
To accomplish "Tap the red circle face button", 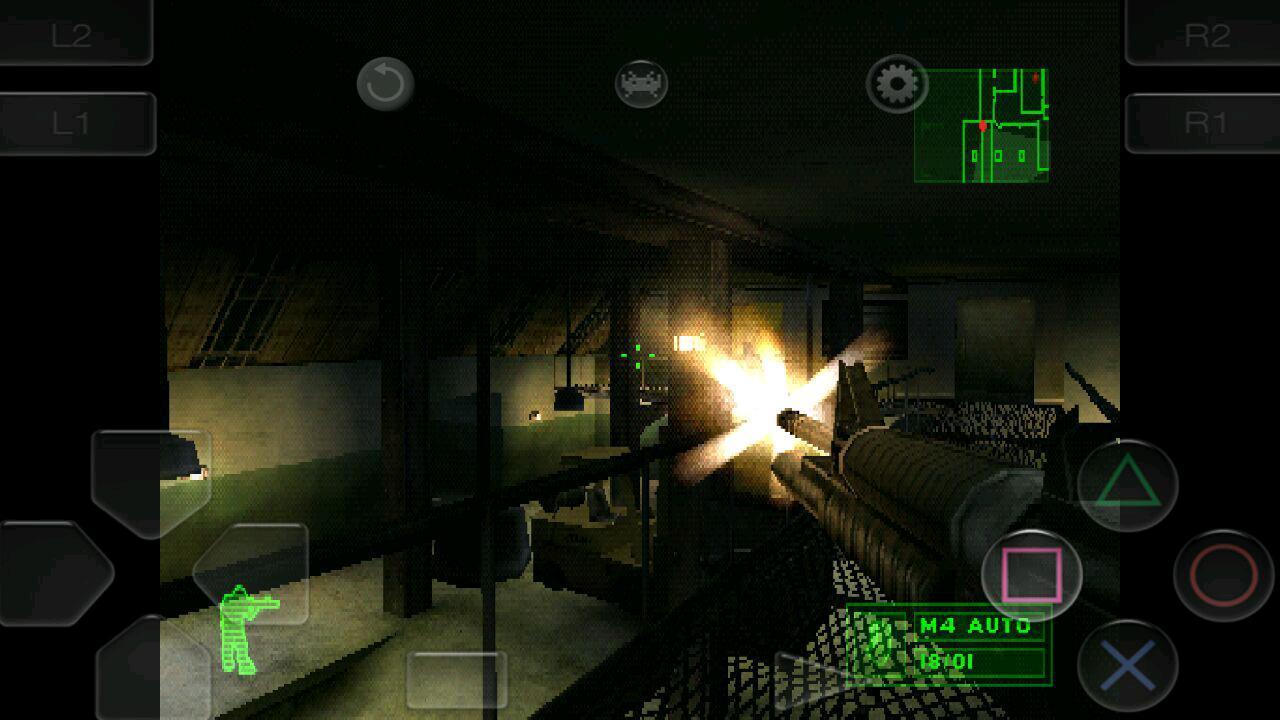I will tap(1223, 575).
